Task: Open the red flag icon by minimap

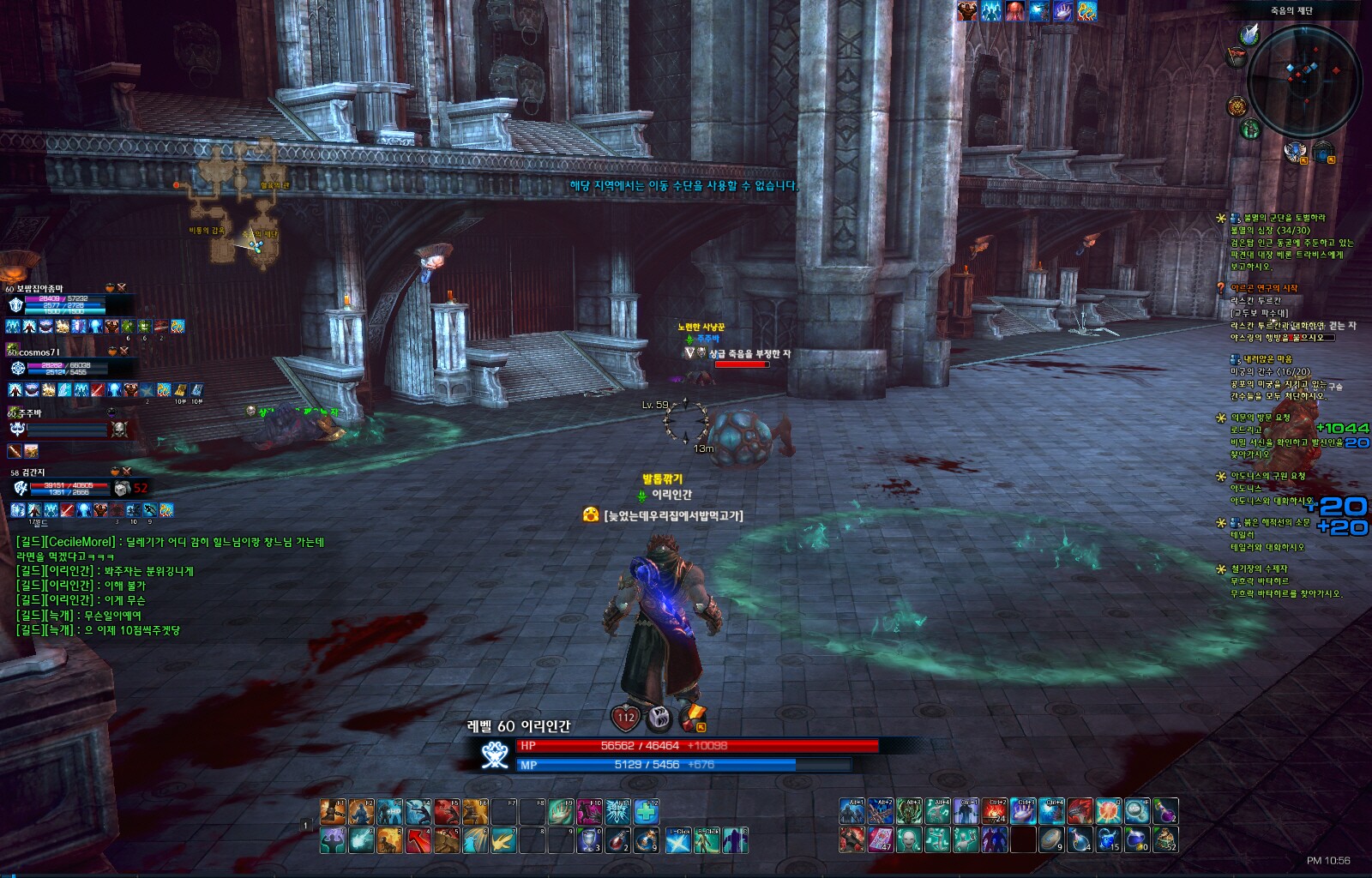Action: 1237,57
